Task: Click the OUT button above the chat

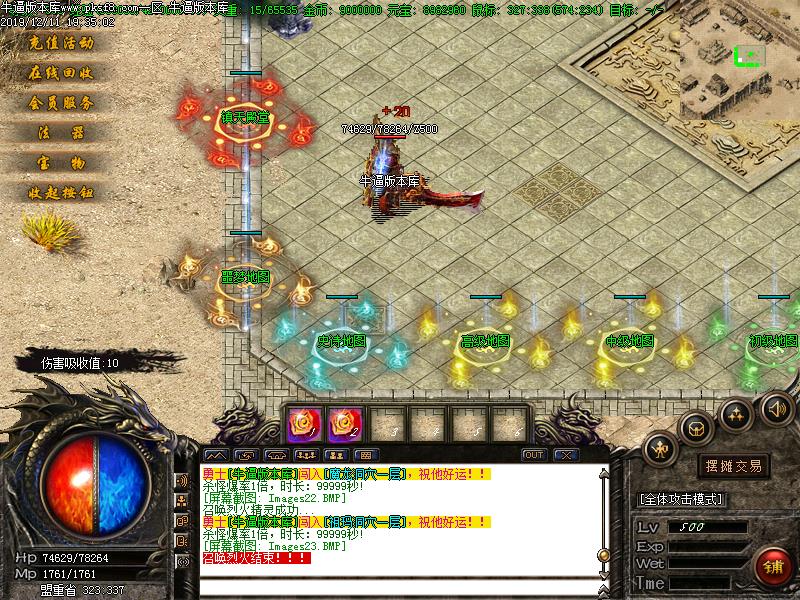Action: point(534,455)
